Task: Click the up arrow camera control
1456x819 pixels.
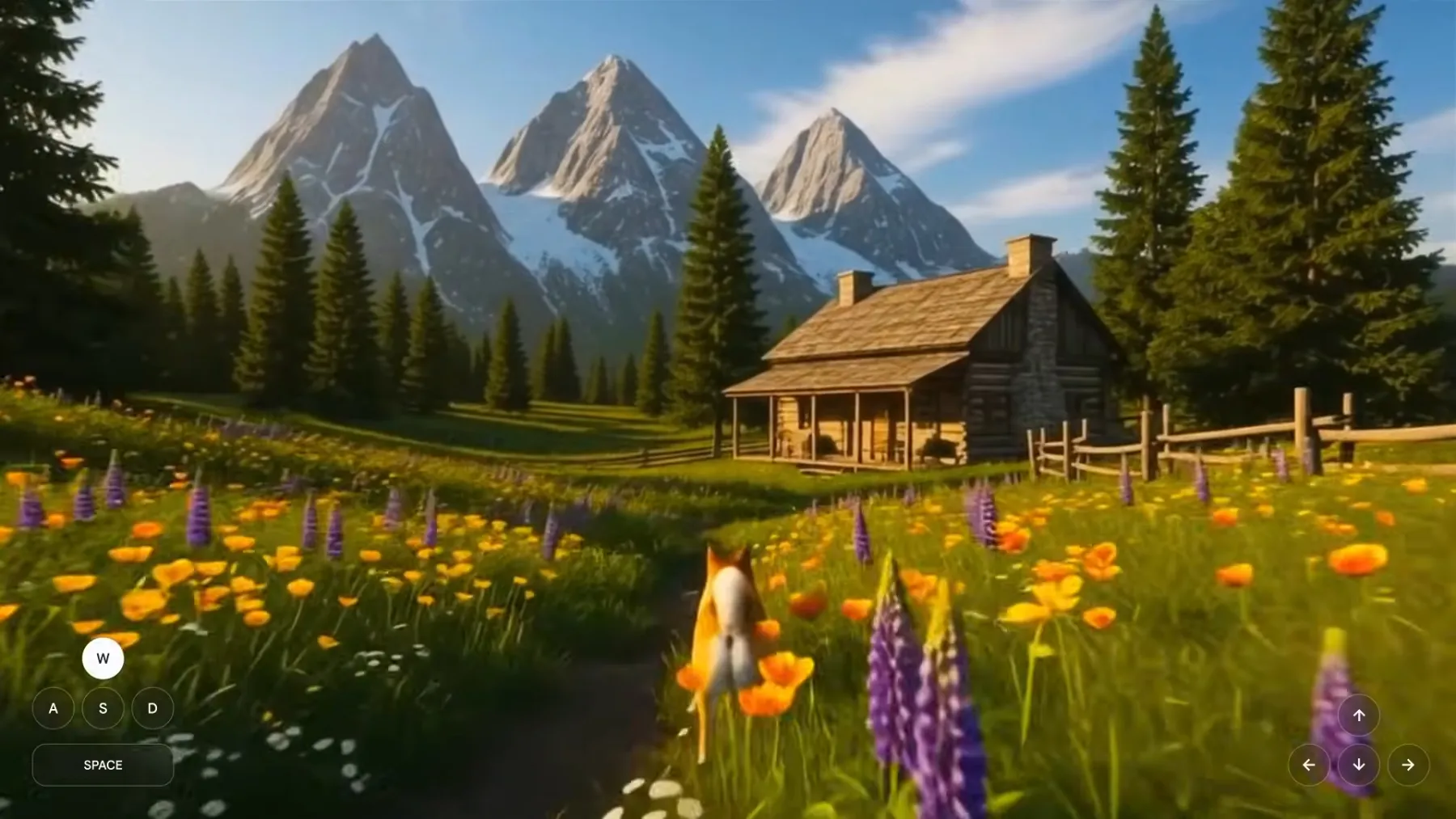Action: point(1359,716)
